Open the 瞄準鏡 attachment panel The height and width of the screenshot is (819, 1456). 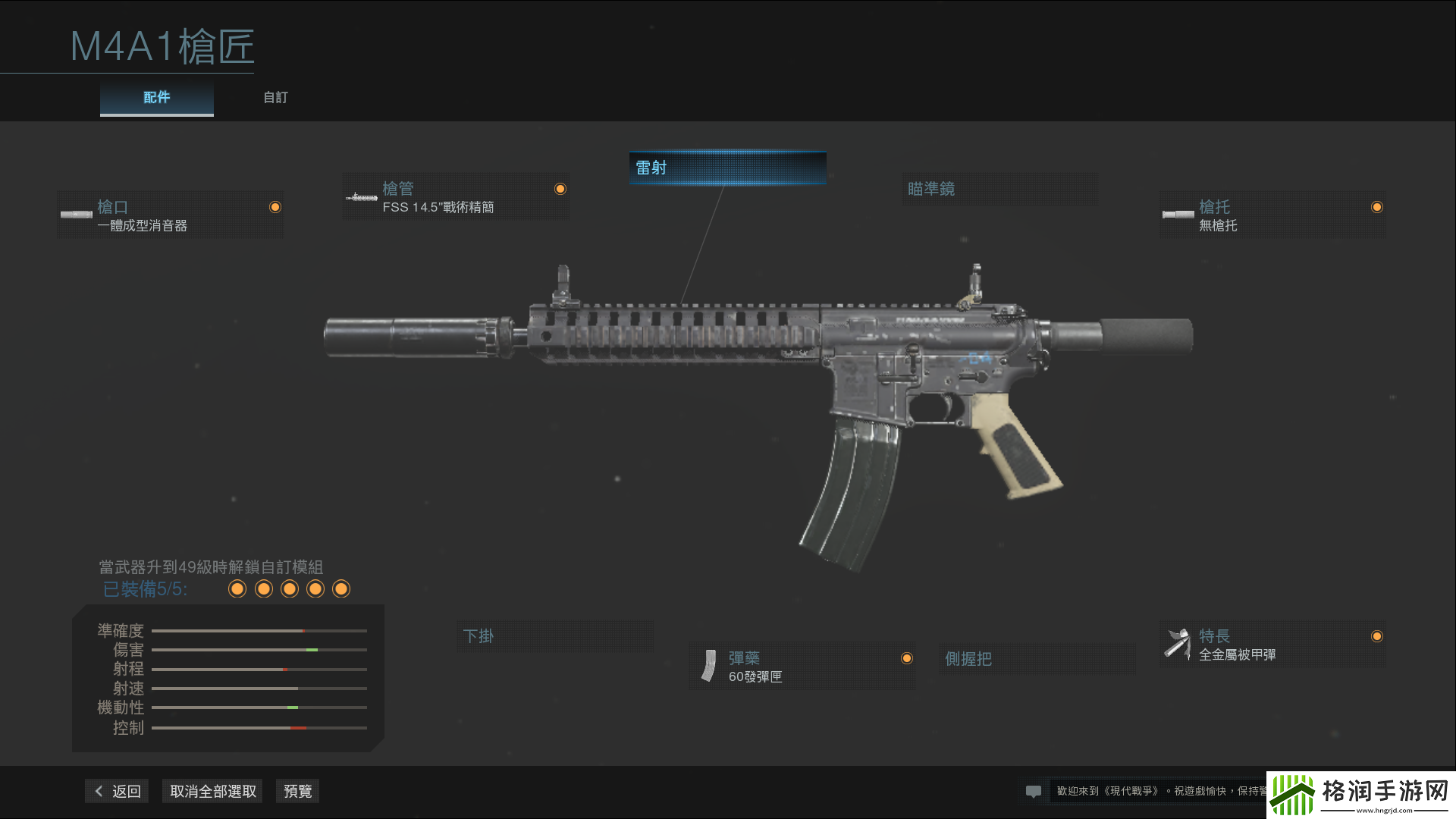[x=999, y=189]
